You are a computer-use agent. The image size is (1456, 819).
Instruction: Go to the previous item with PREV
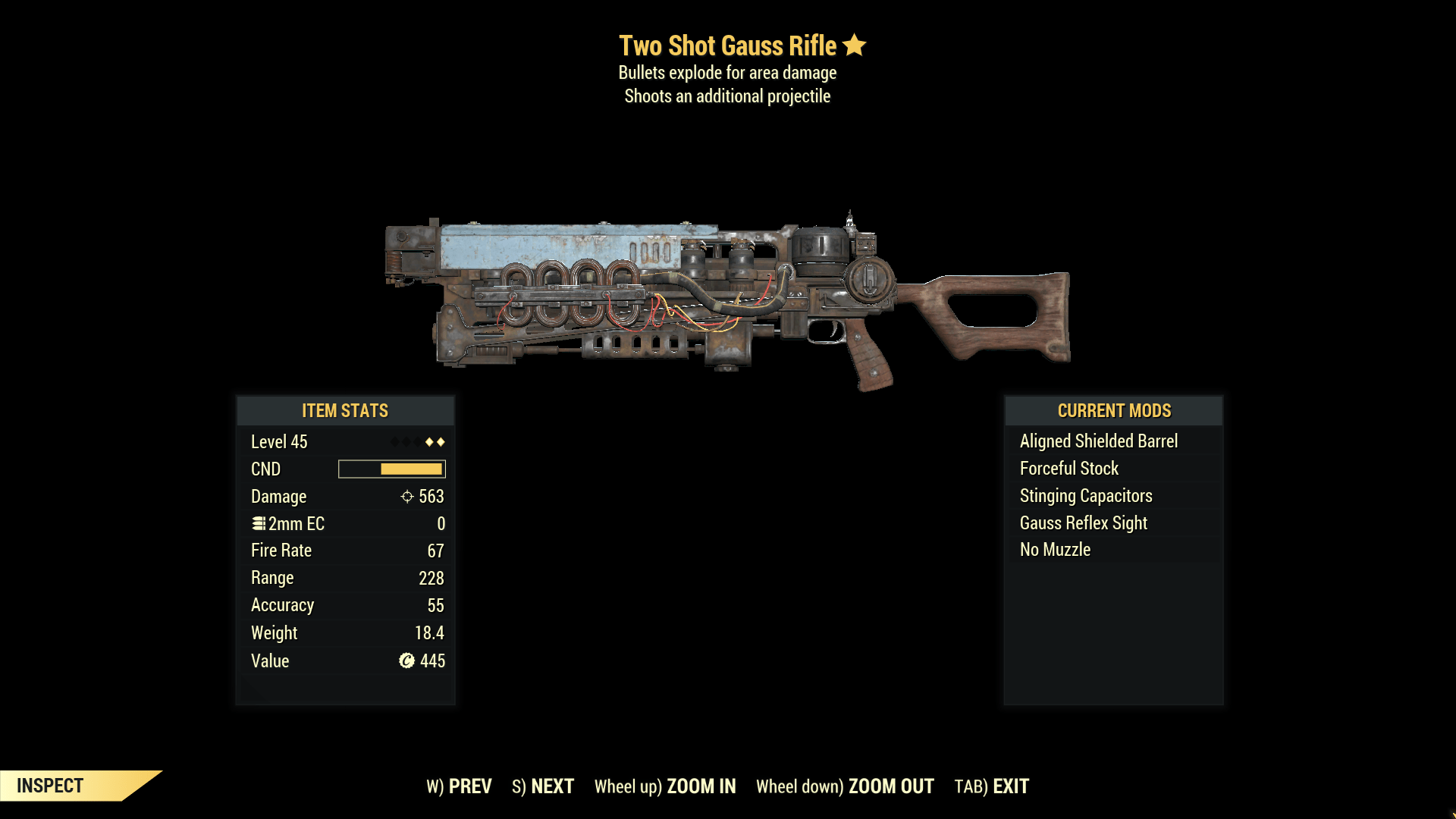click(x=460, y=786)
